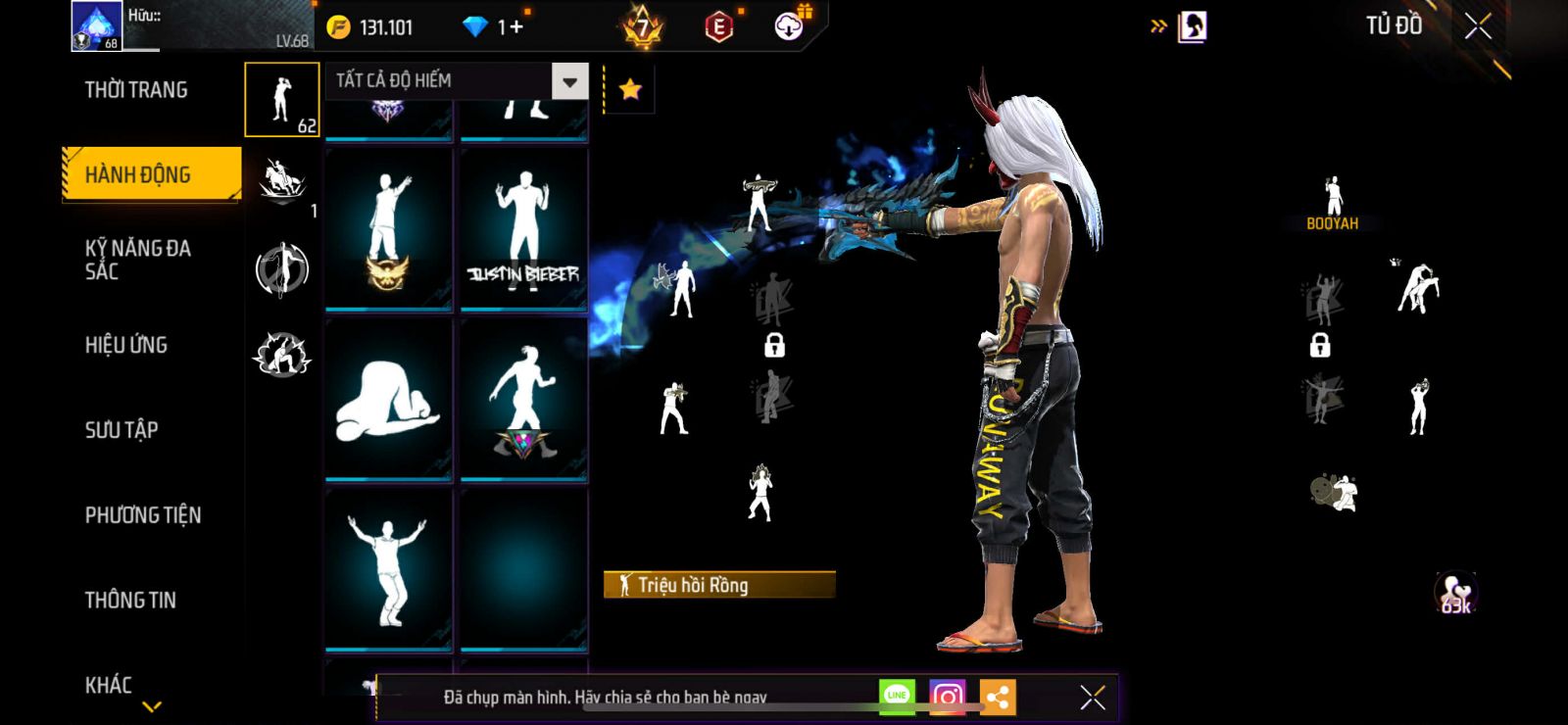Open the Hiệu Ứng section
This screenshot has height=725, width=1568.
[126, 345]
